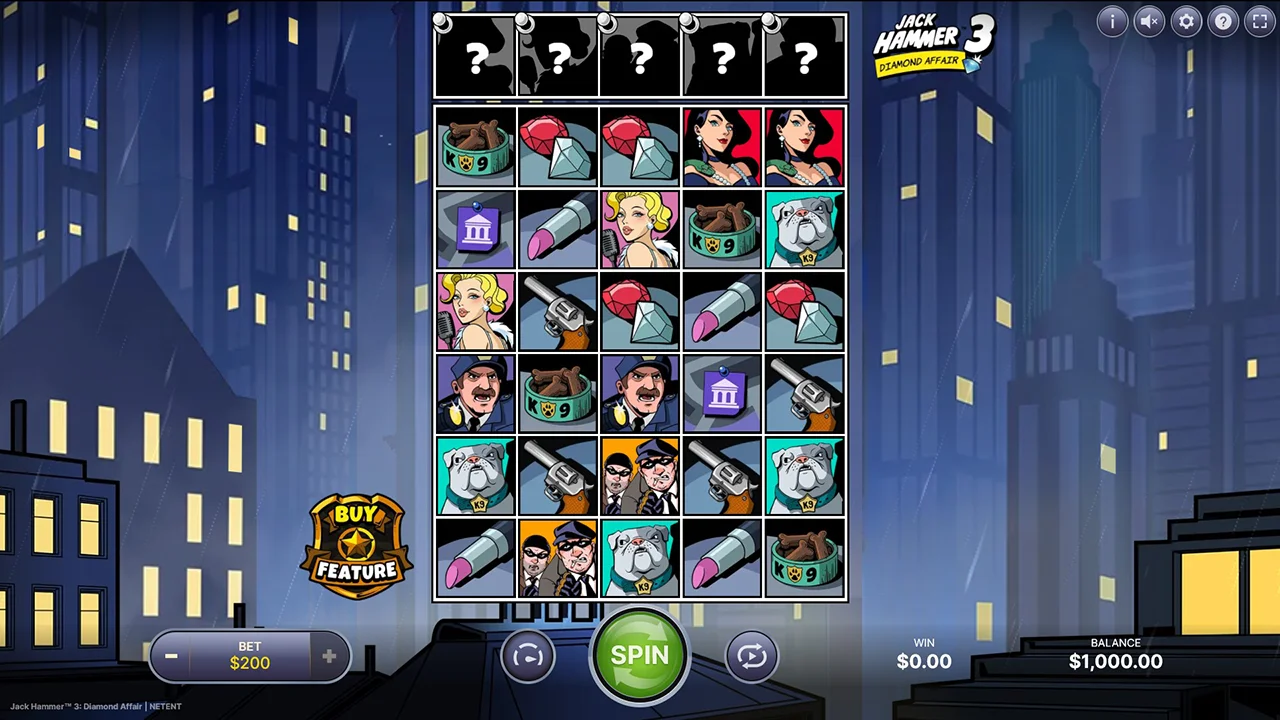Image resolution: width=1280 pixels, height=720 pixels.
Task: Toggle the muted sound icon
Action: point(1149,21)
